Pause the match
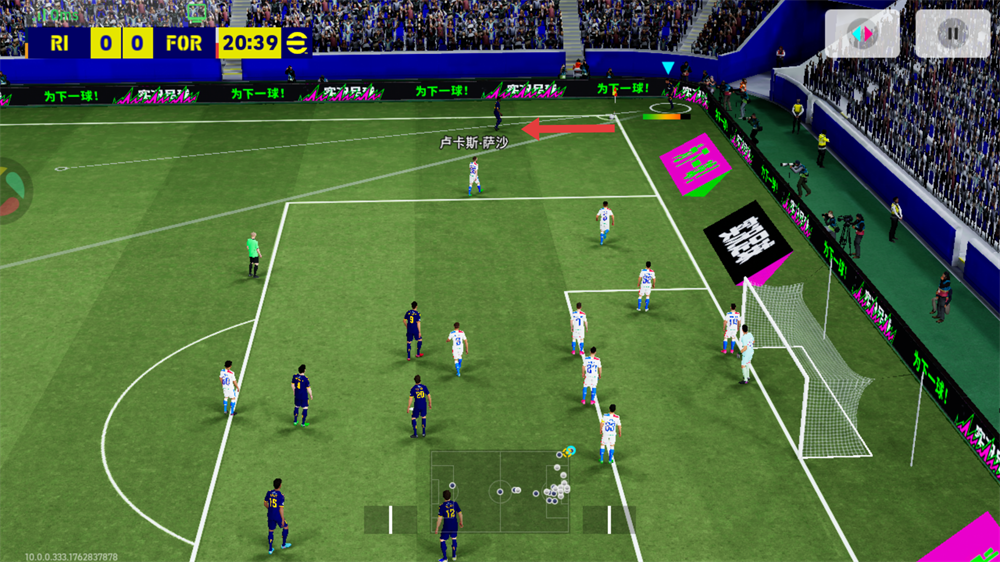This screenshot has width=1000, height=562. [x=952, y=34]
